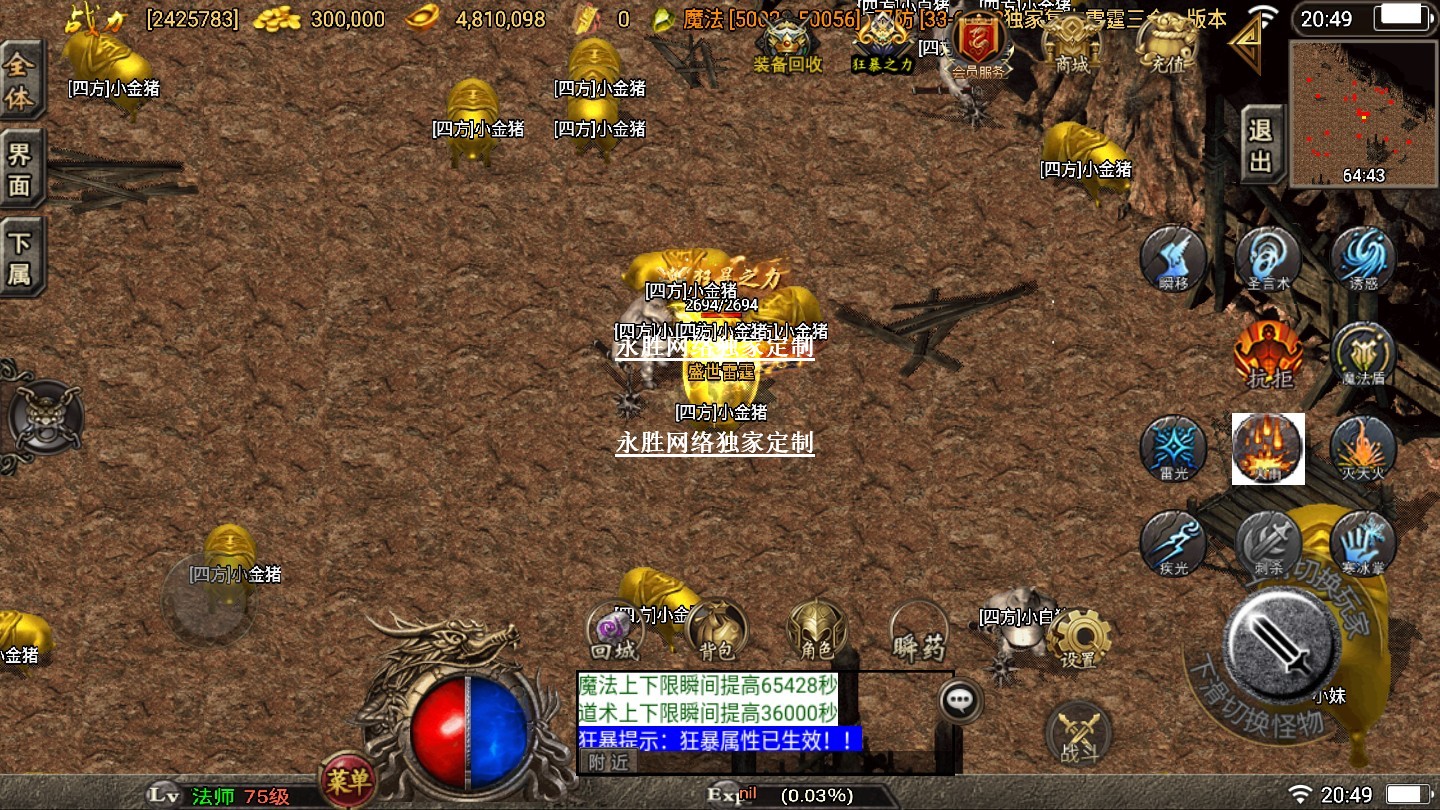Select the 全体 side tab
Screen dimensions: 1440x810
[x=20, y=81]
